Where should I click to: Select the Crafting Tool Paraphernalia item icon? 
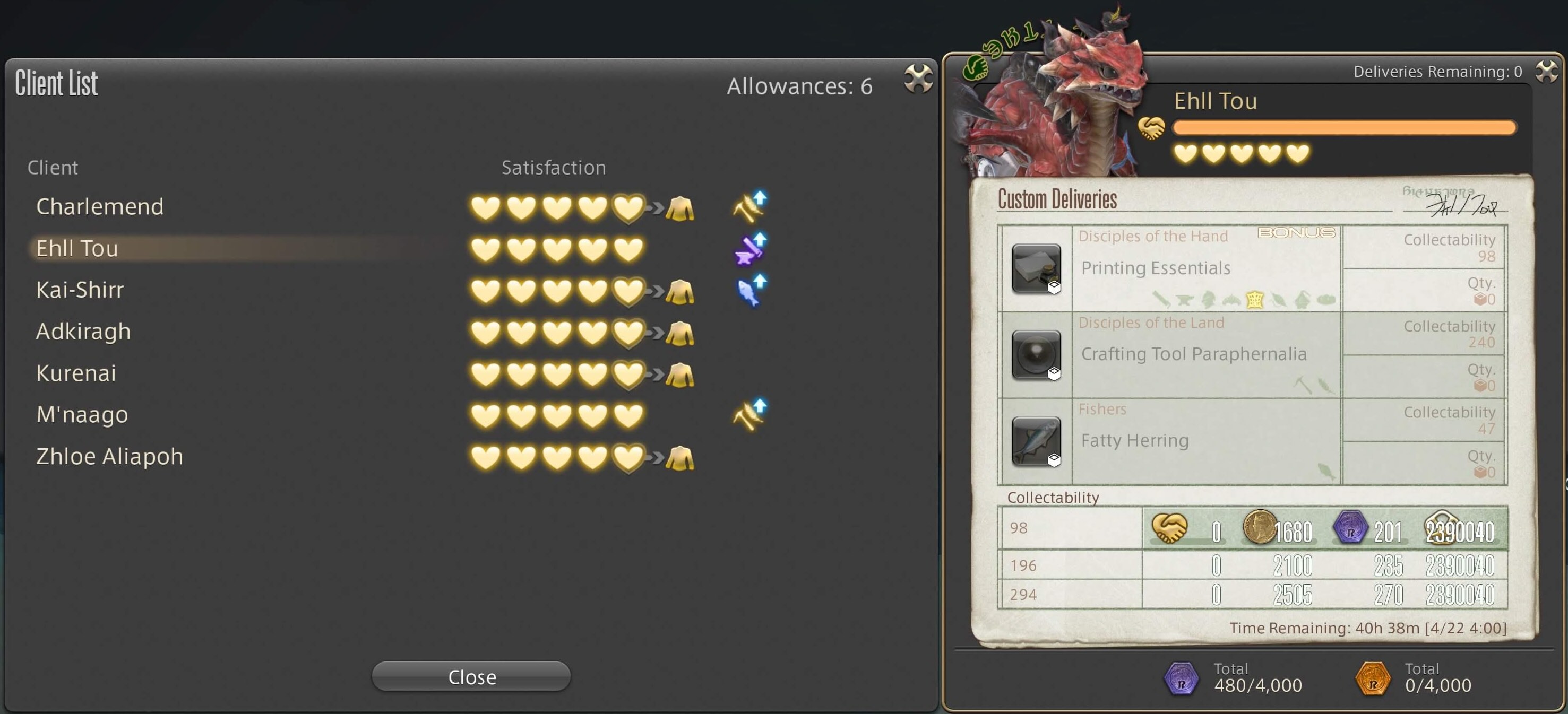(1036, 354)
